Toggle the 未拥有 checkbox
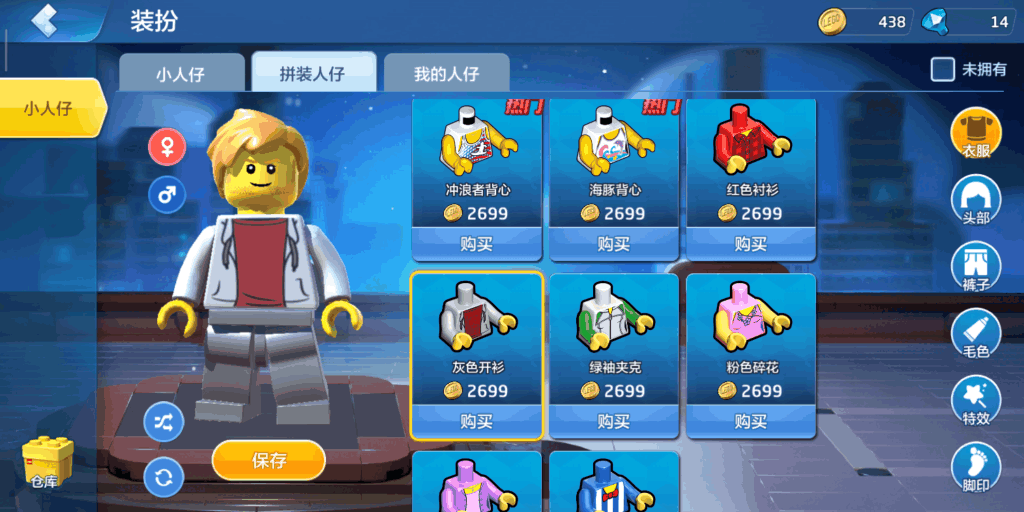Viewport: 1024px width, 512px height. coord(942,69)
